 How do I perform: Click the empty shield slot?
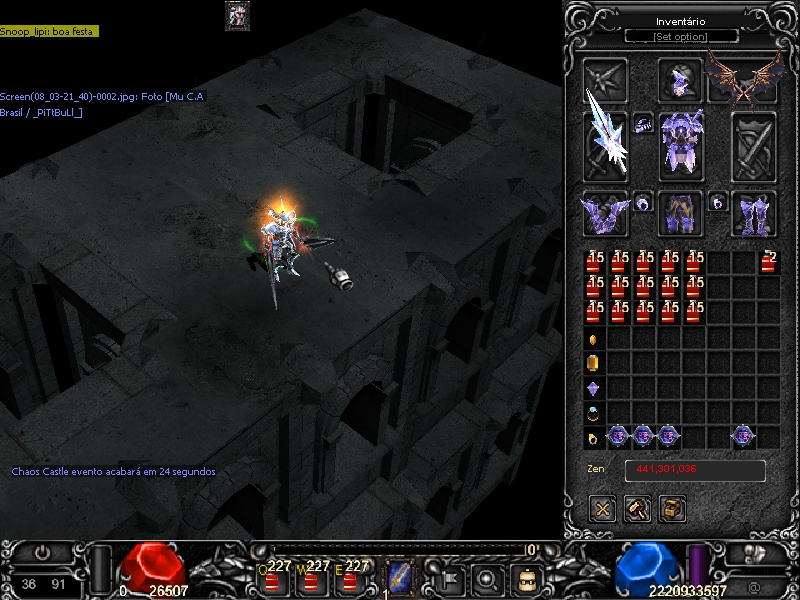point(754,145)
